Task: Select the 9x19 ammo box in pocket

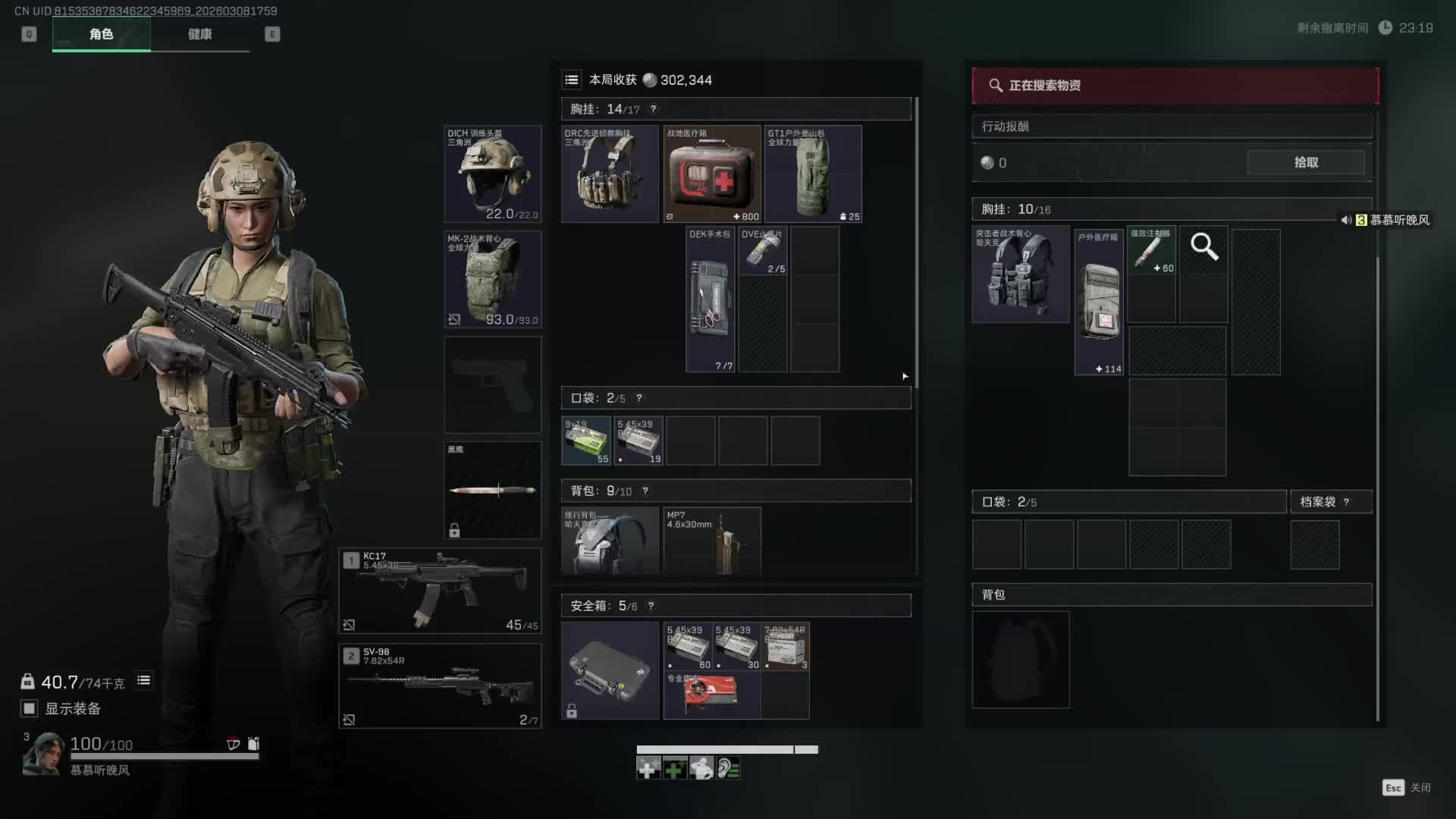Action: [585, 440]
